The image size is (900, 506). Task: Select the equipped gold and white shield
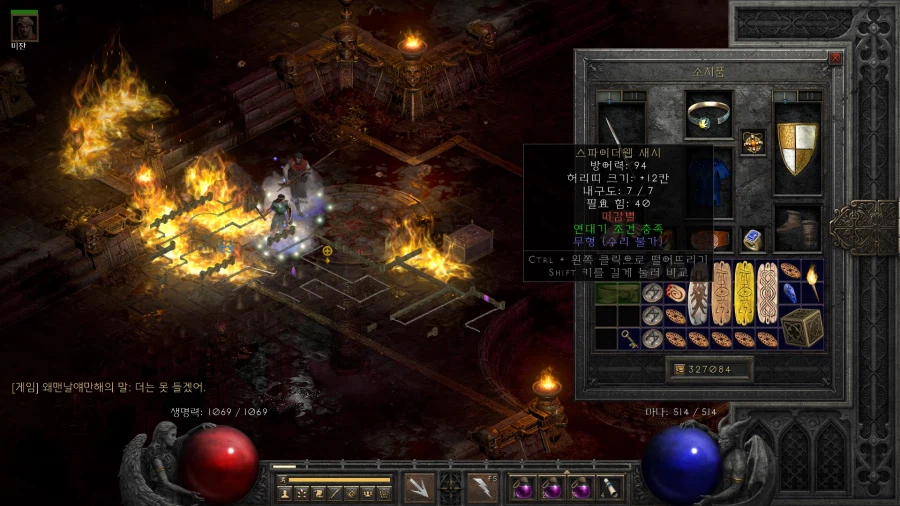797,147
